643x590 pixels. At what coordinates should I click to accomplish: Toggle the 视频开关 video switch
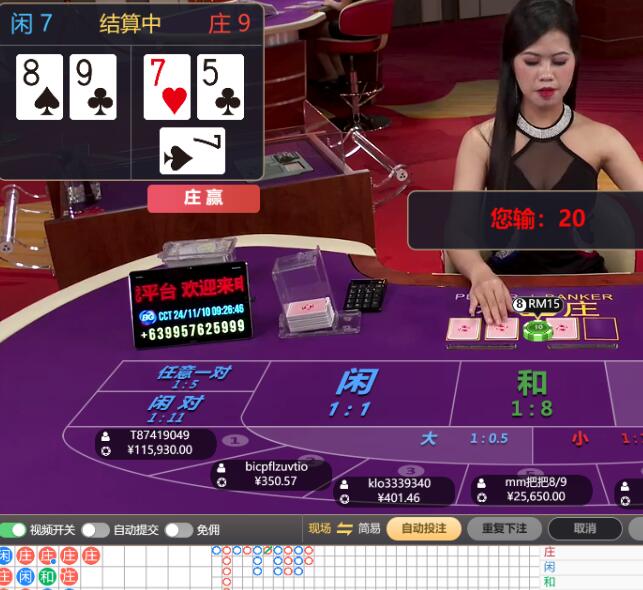click(x=14, y=530)
